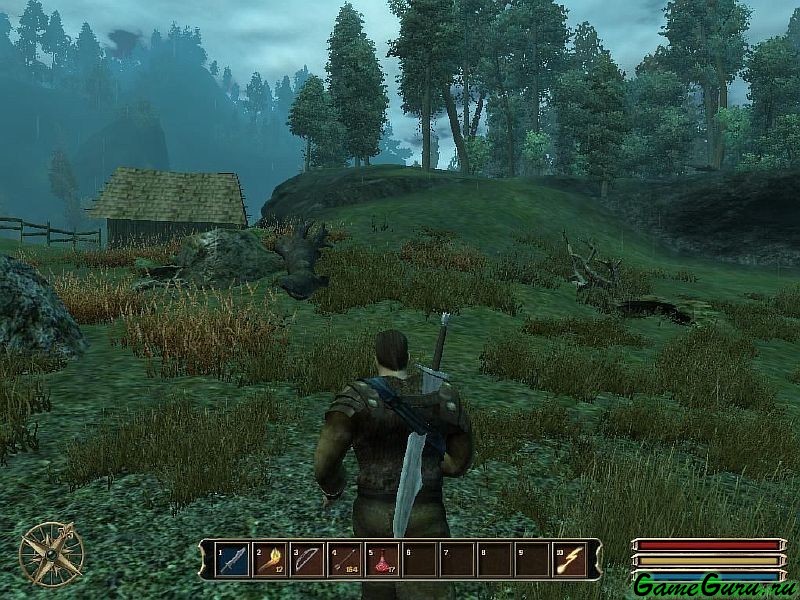Select the arrows stack in the hotbar
Screen dimensions: 800x600
345,560
